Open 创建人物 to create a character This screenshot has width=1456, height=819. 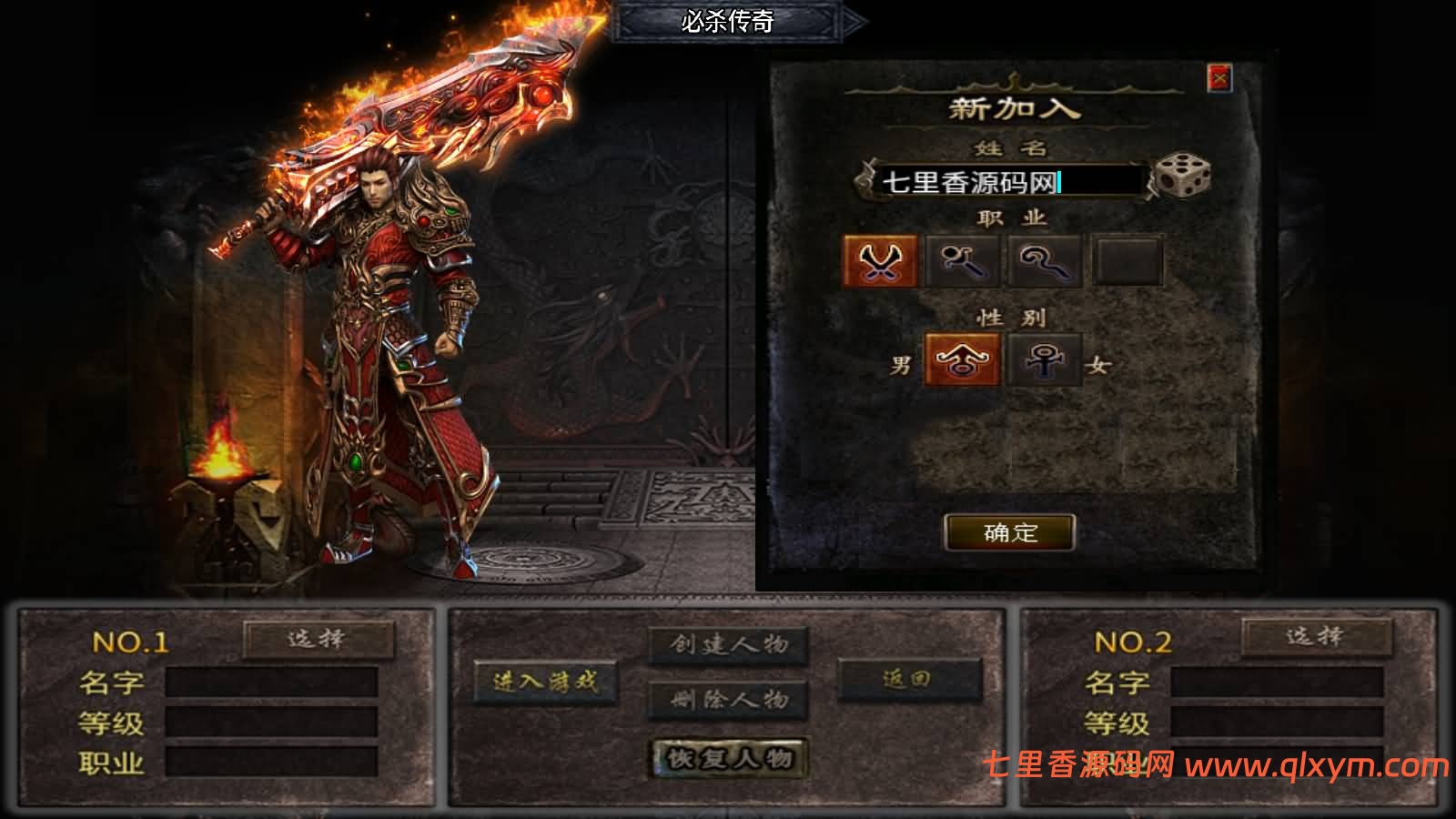click(729, 645)
